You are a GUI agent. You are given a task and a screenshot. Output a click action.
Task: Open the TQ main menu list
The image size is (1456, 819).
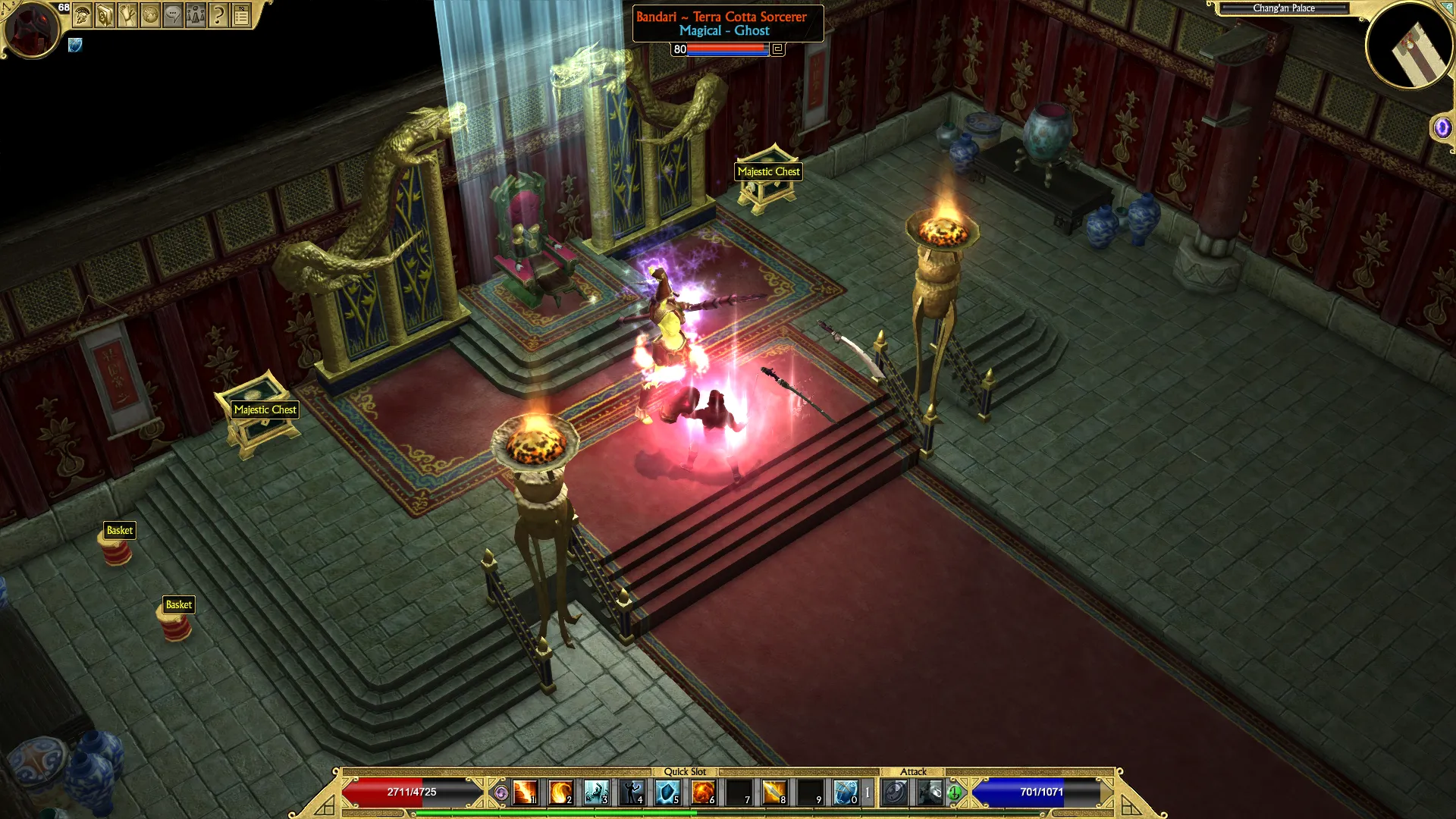[241, 15]
